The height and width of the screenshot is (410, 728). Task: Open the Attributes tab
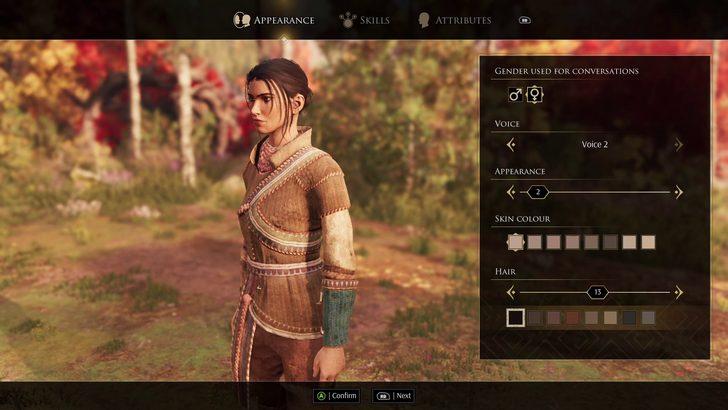pos(454,20)
